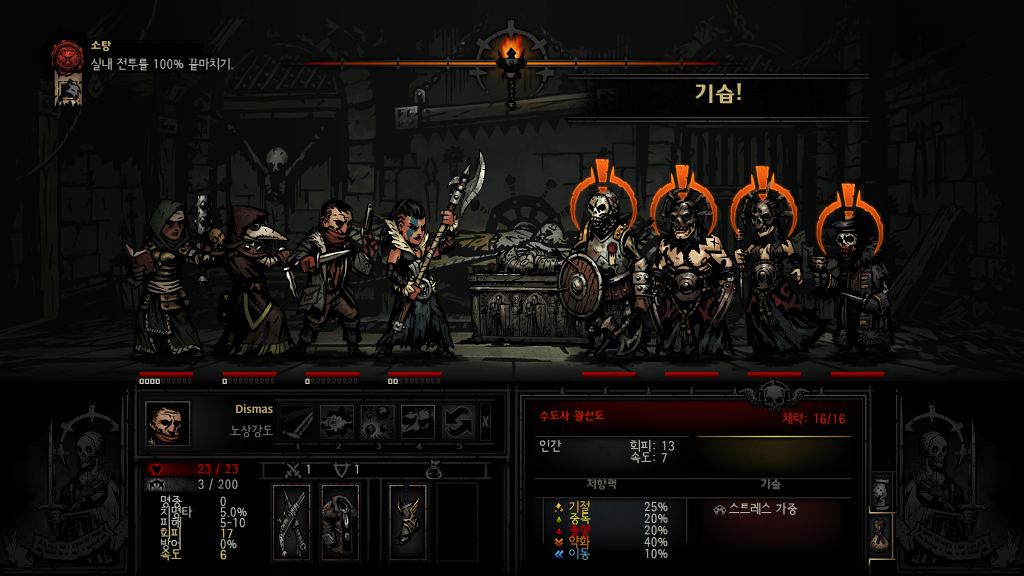Screen dimensions: 1024x576
Task: Select the first combat skill of Dismas
Action: pyautogui.click(x=296, y=422)
